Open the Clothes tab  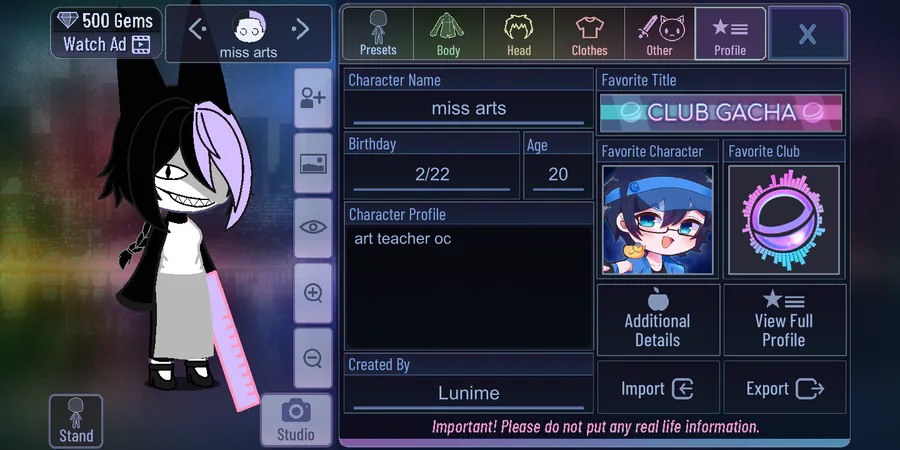[589, 33]
